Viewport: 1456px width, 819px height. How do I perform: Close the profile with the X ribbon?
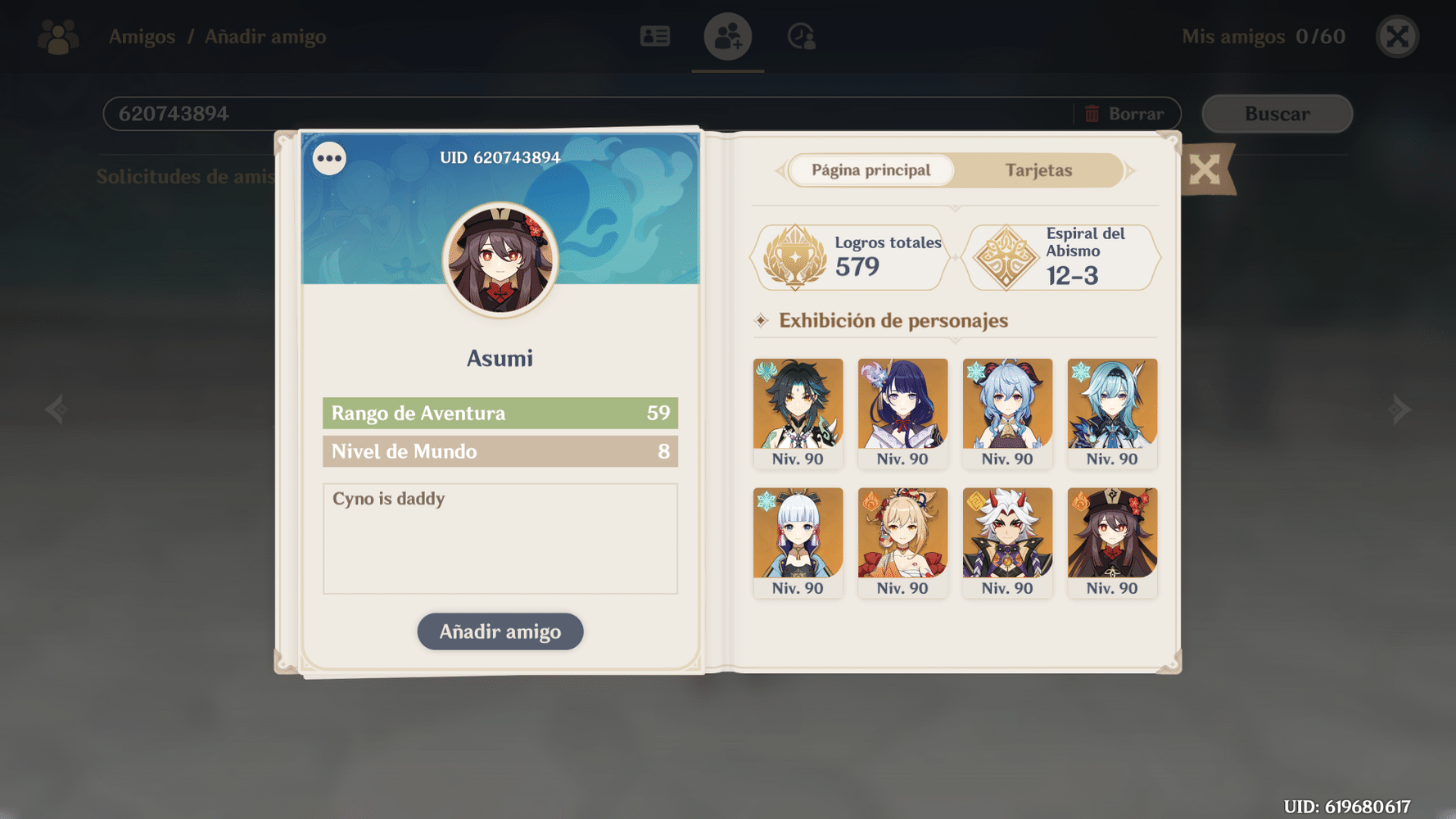click(x=1204, y=170)
